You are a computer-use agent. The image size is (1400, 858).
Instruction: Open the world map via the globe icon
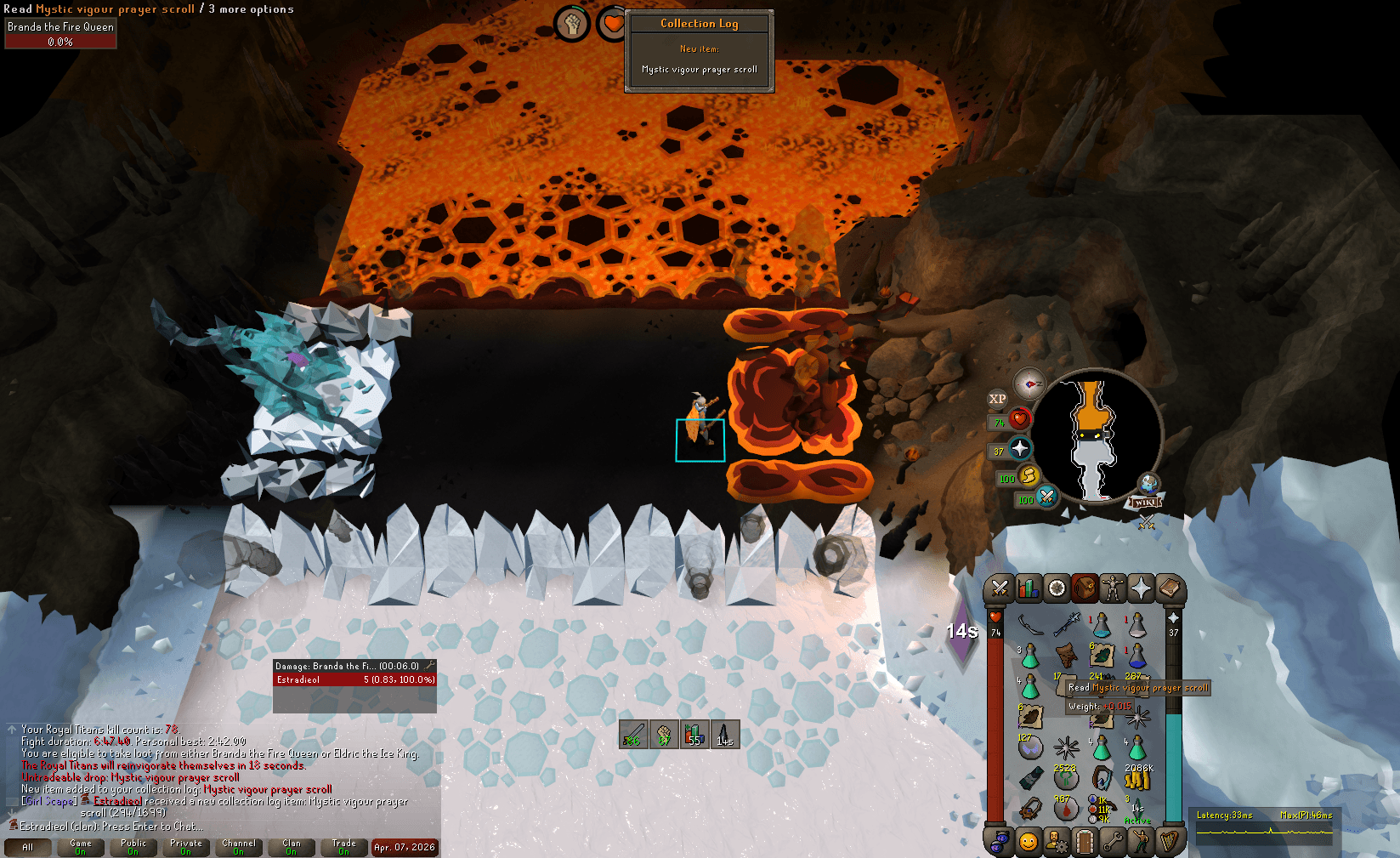(x=1149, y=484)
